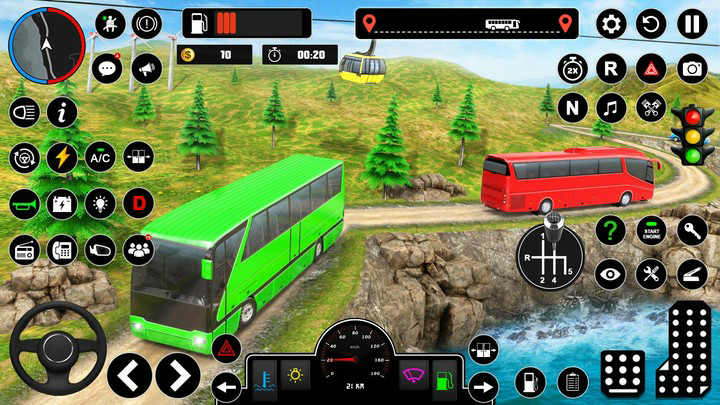720x405 pixels.
Task: Turn on the red hazard triangle by the dashboard
Action: (x=227, y=349)
